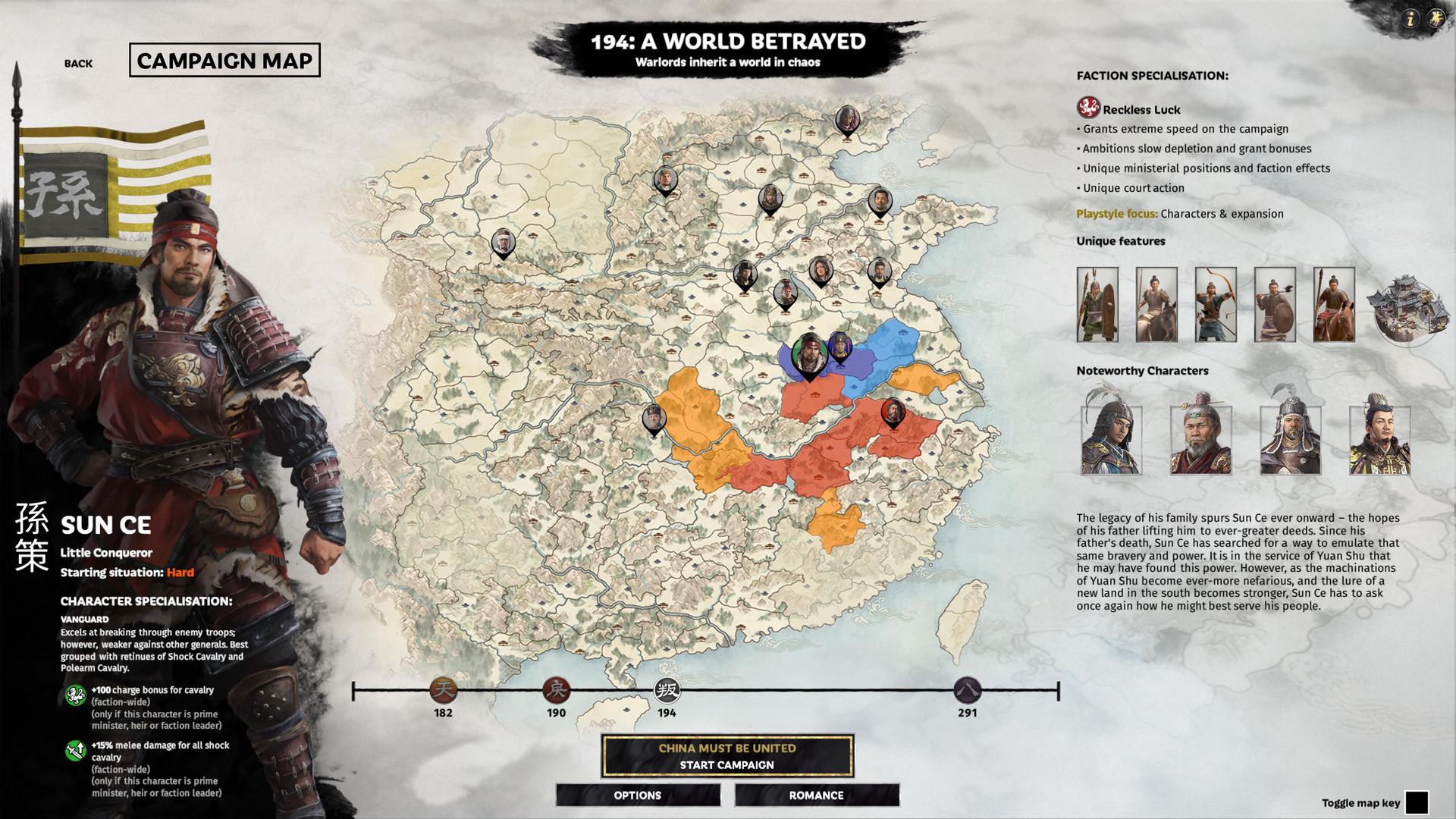The width and height of the screenshot is (1456, 819).
Task: Open the game information icon at top right
Action: [1410, 20]
